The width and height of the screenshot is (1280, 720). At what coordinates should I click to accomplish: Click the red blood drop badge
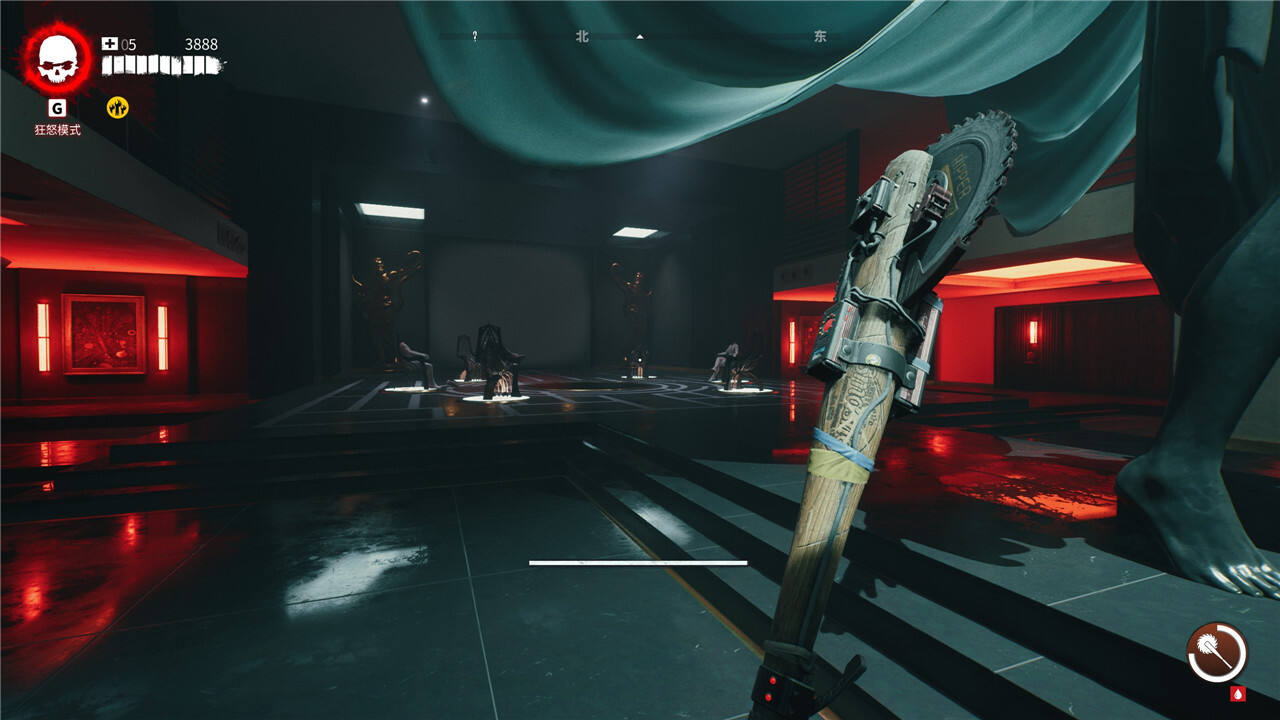(1238, 693)
